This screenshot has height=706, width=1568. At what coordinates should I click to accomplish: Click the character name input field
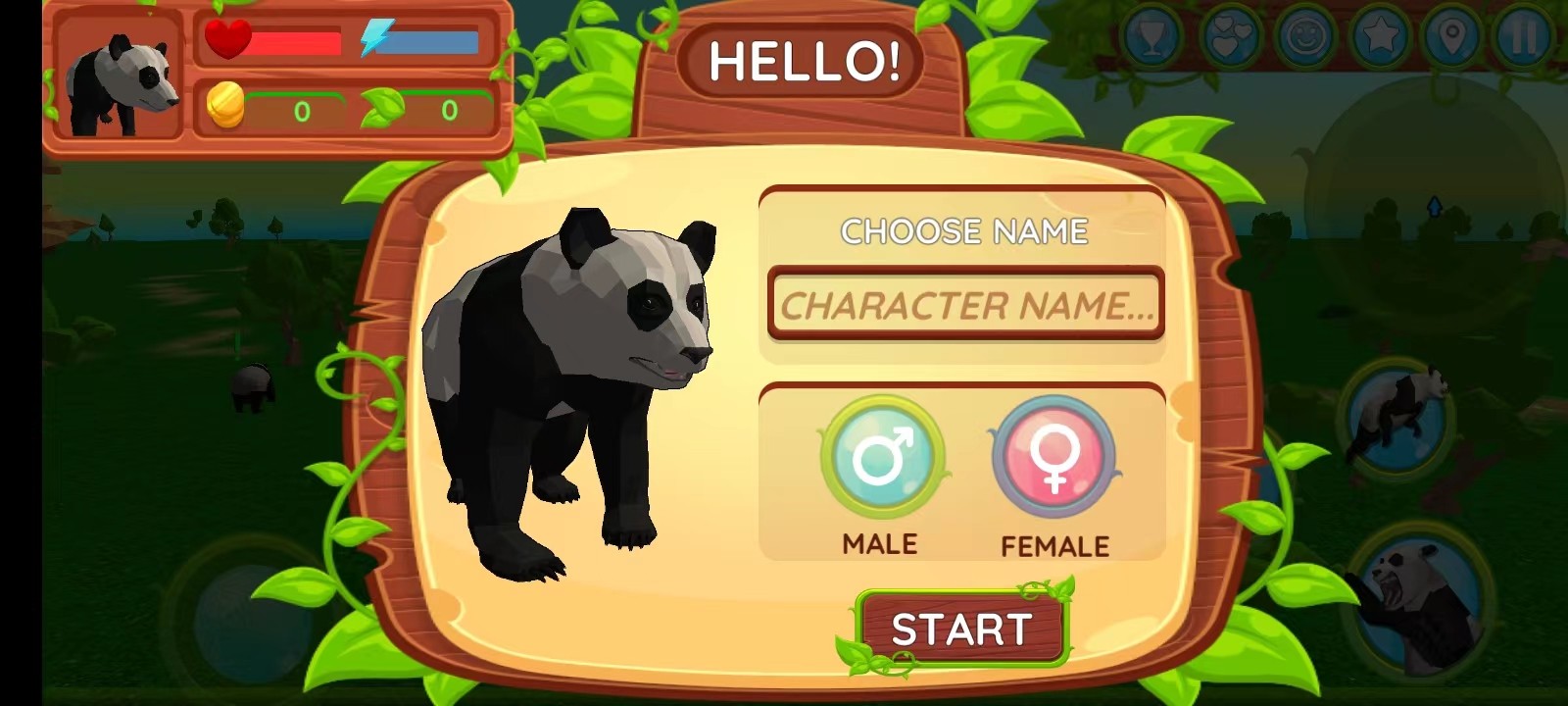(x=965, y=305)
